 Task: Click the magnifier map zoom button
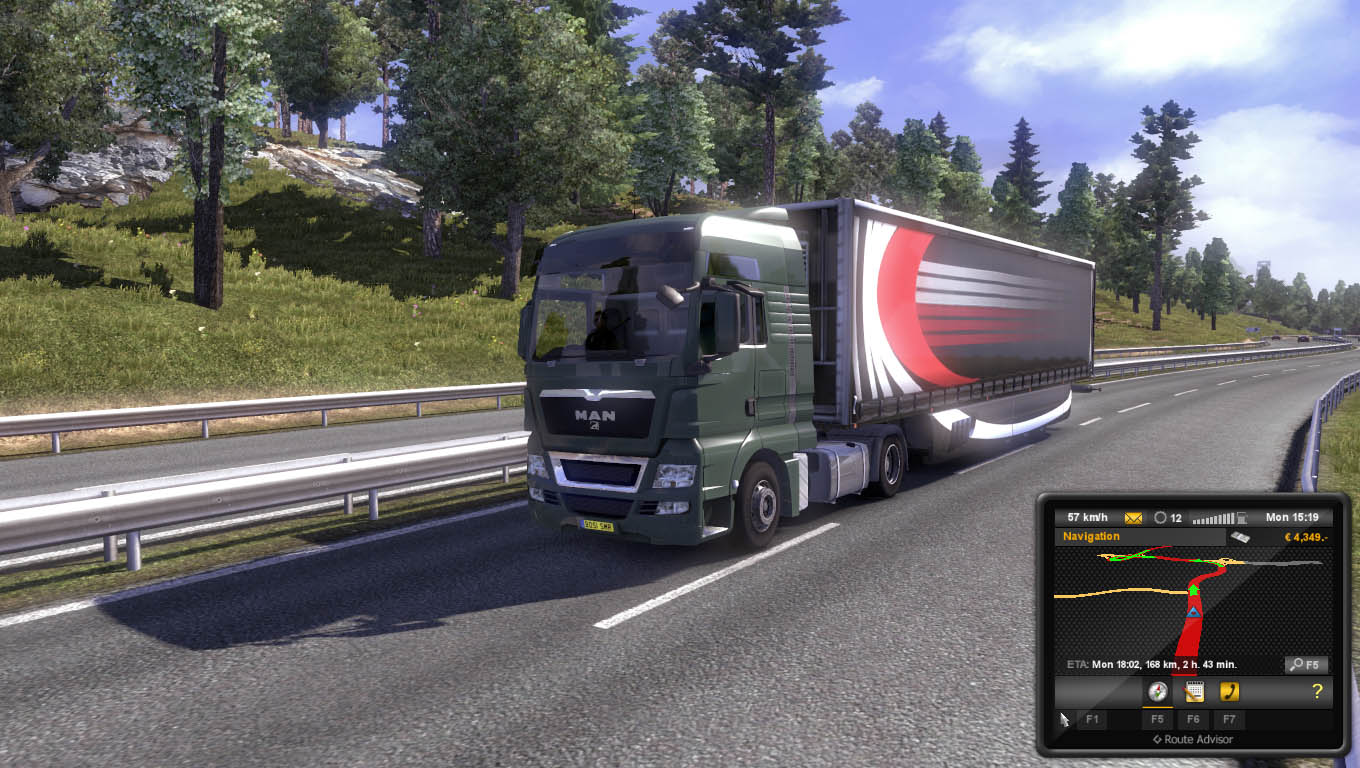(1306, 664)
